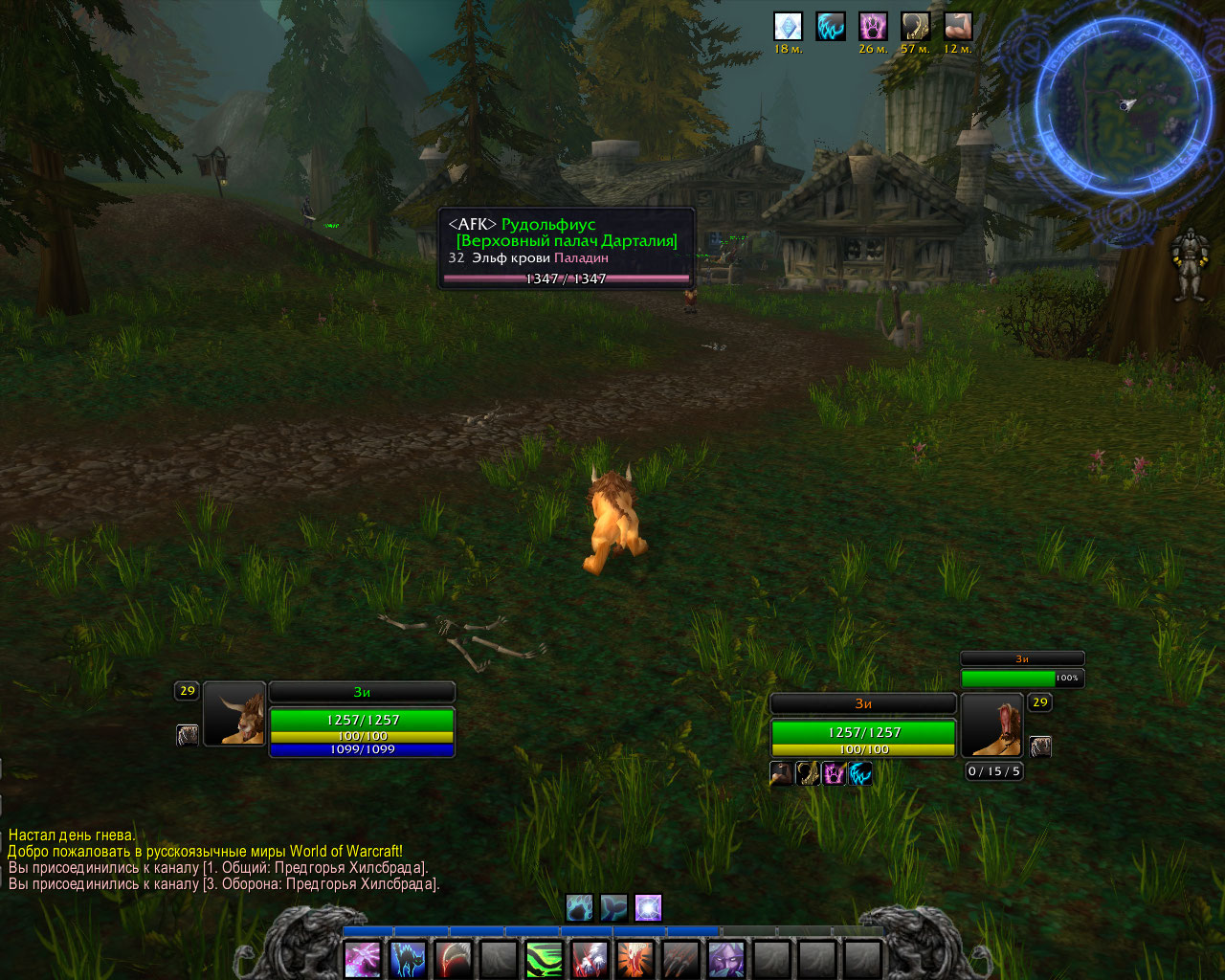Activate the blue arched cat ability
This screenshot has width=1225, height=980.
tap(409, 958)
